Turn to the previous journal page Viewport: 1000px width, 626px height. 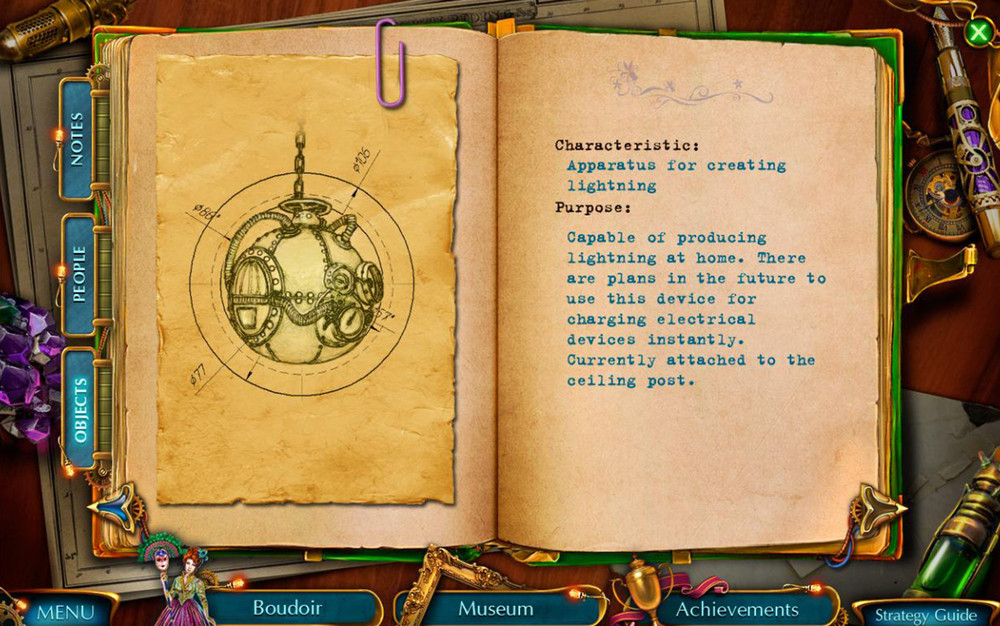tap(115, 506)
